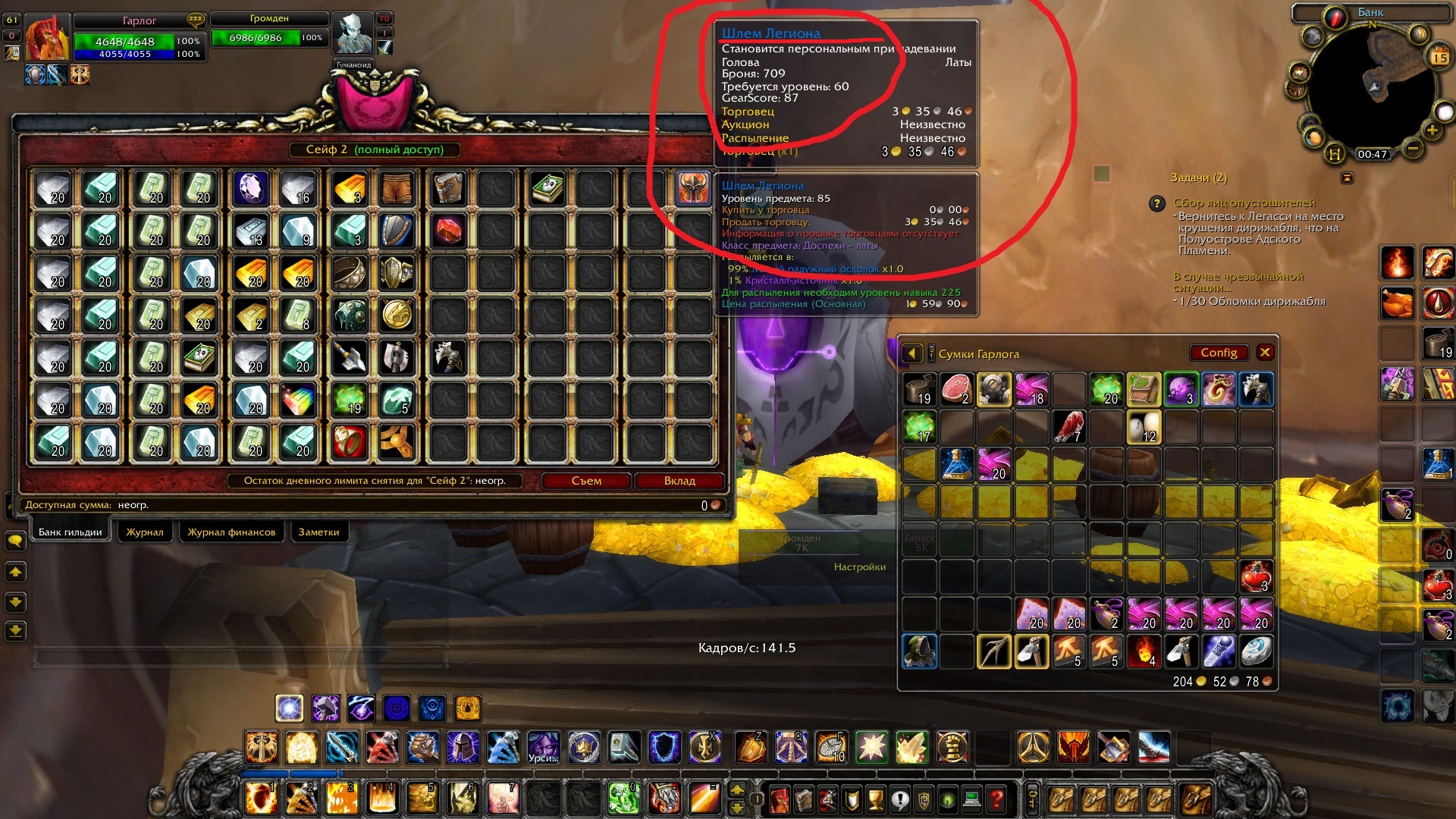
Task: Click the white tracking orb on the minimap edge
Action: [1444, 112]
